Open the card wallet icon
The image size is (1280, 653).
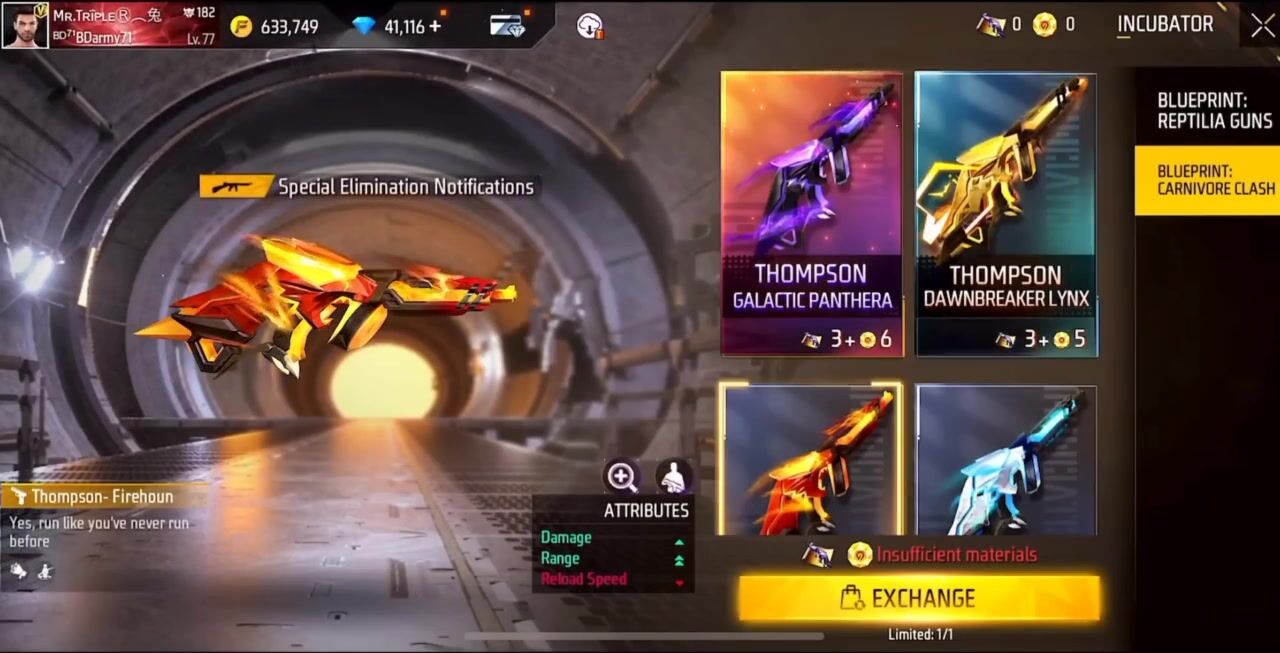coord(507,26)
